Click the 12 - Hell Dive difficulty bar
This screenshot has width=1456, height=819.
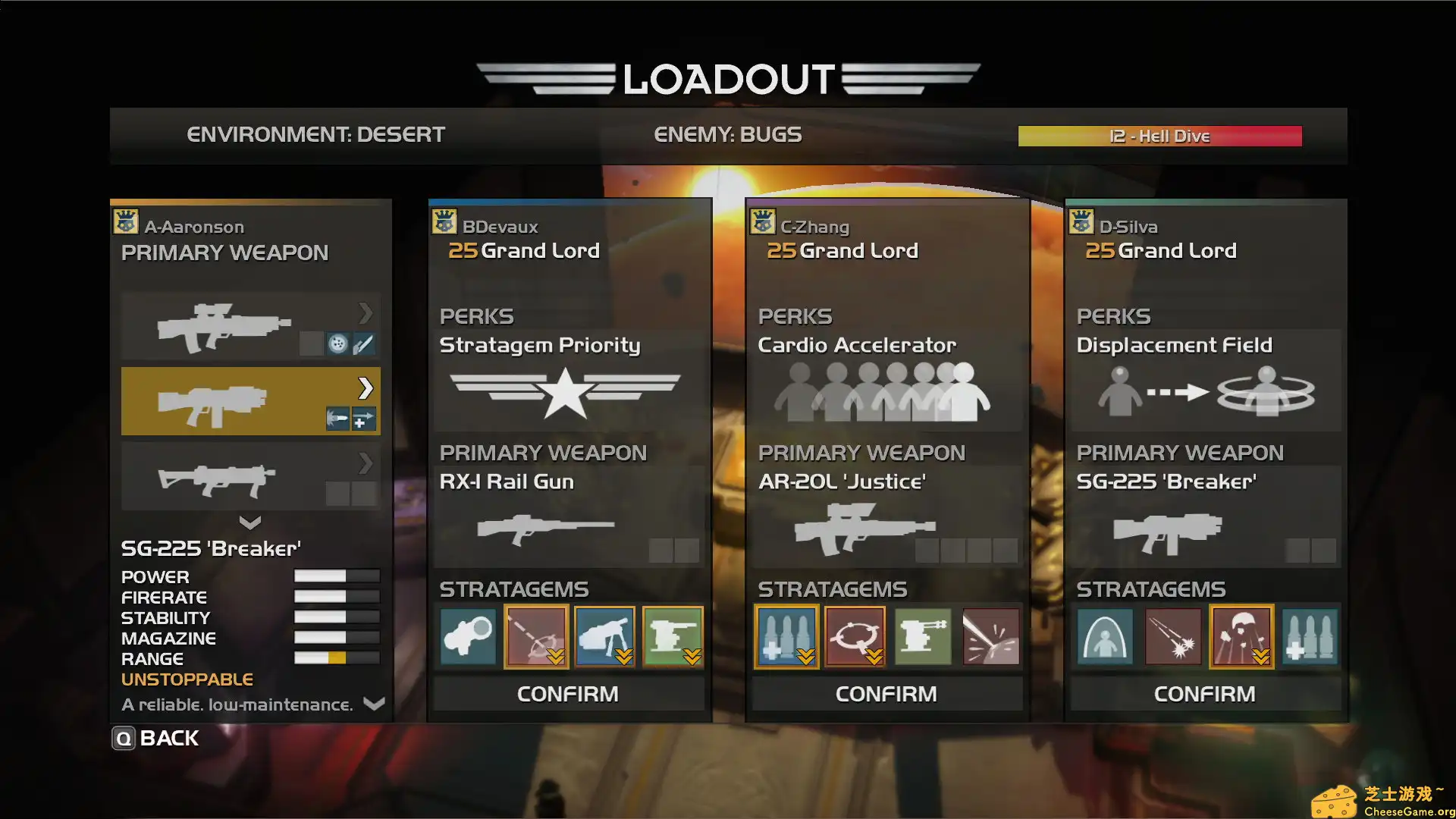[x=1159, y=136]
